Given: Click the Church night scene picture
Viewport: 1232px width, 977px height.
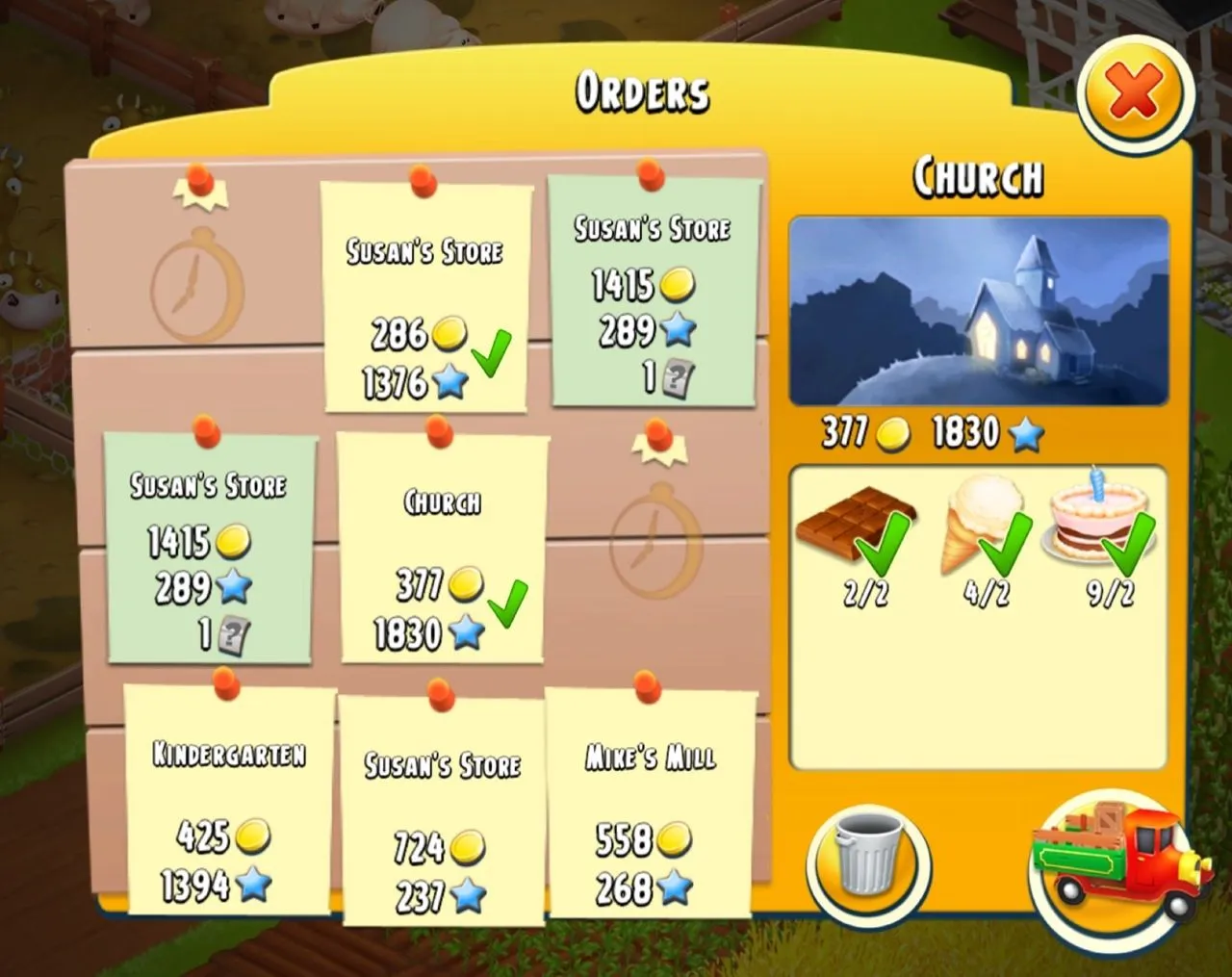Looking at the screenshot, I should point(978,312).
